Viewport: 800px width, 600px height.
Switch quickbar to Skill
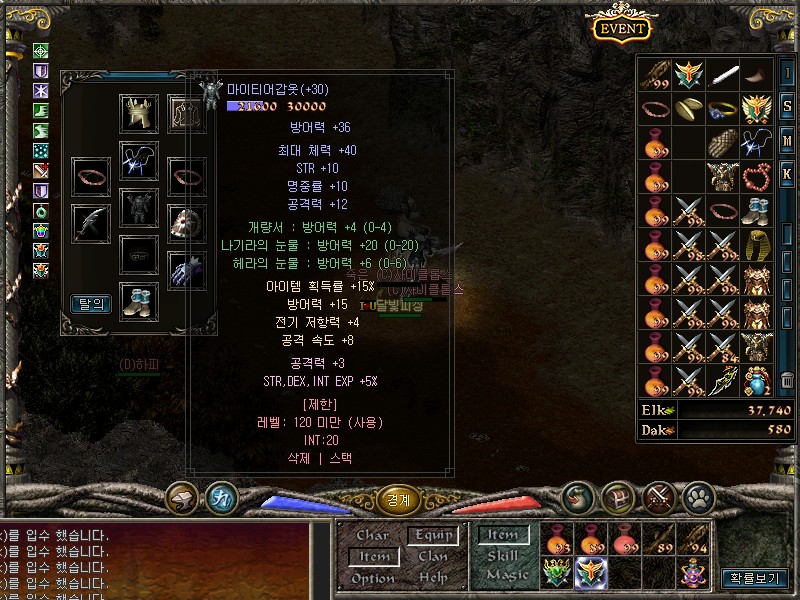click(x=503, y=556)
